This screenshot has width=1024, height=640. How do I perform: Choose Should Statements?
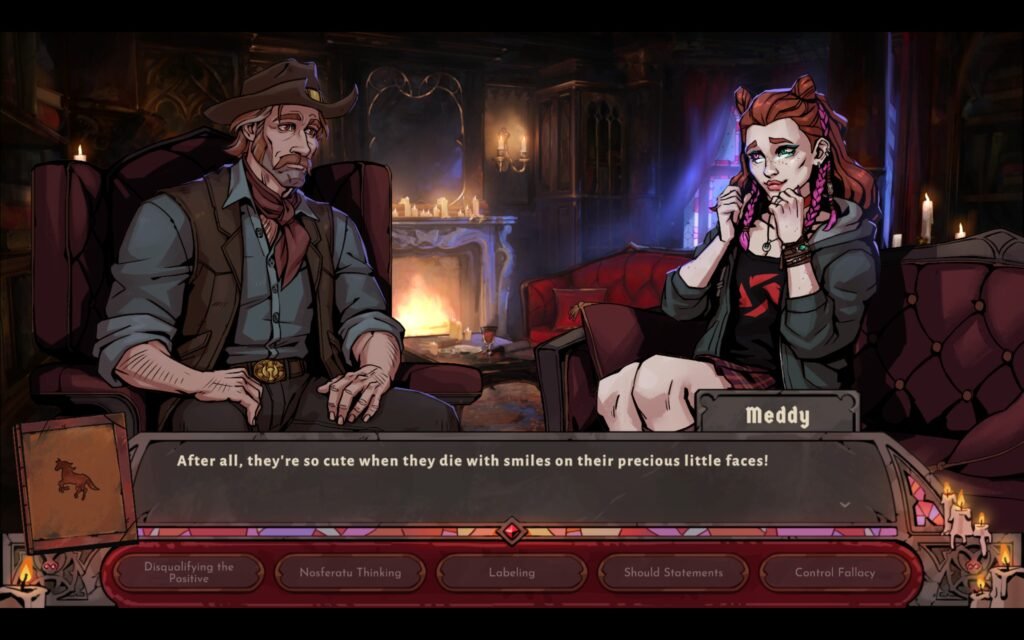point(673,573)
